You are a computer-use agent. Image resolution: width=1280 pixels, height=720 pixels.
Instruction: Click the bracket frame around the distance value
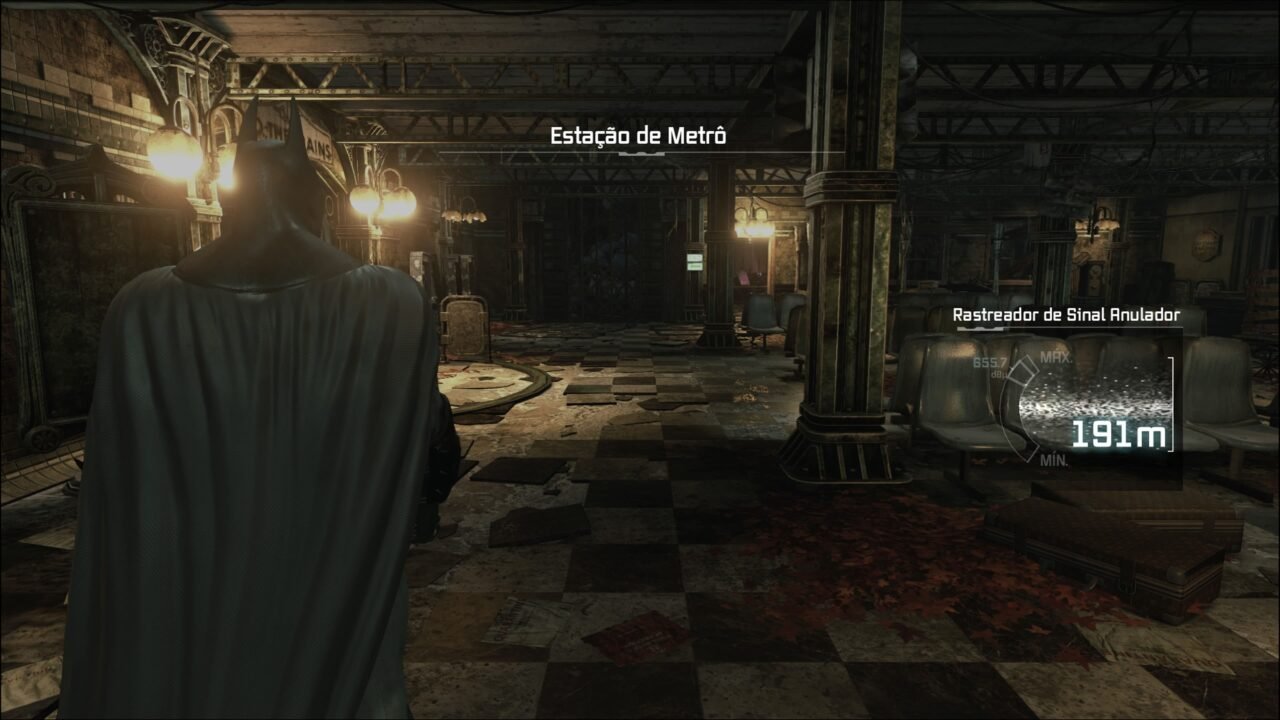(1170, 403)
